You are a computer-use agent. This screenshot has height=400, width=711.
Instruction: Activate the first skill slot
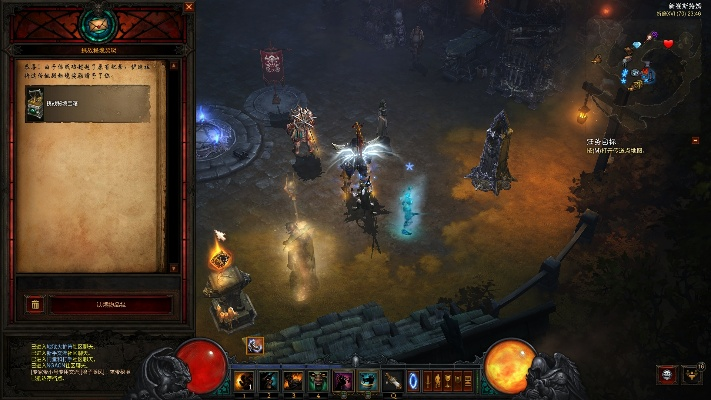(x=244, y=380)
